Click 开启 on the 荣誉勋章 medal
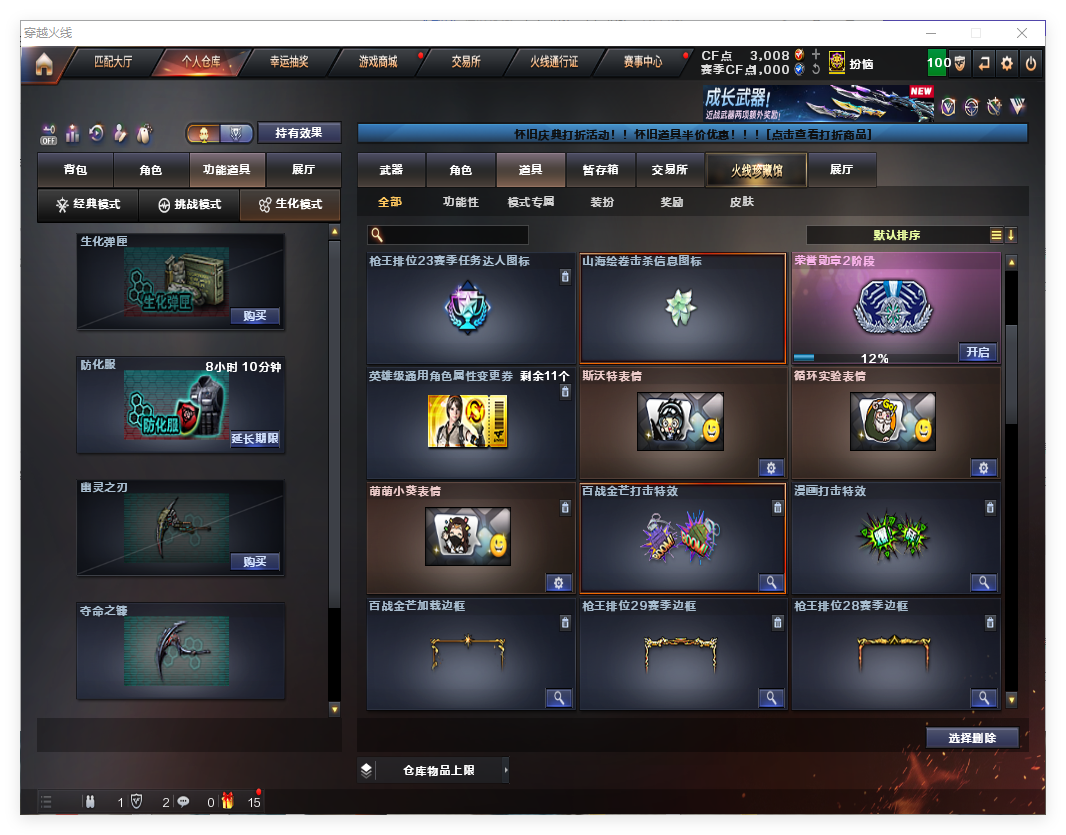The height and width of the screenshot is (835, 1066). 976,352
